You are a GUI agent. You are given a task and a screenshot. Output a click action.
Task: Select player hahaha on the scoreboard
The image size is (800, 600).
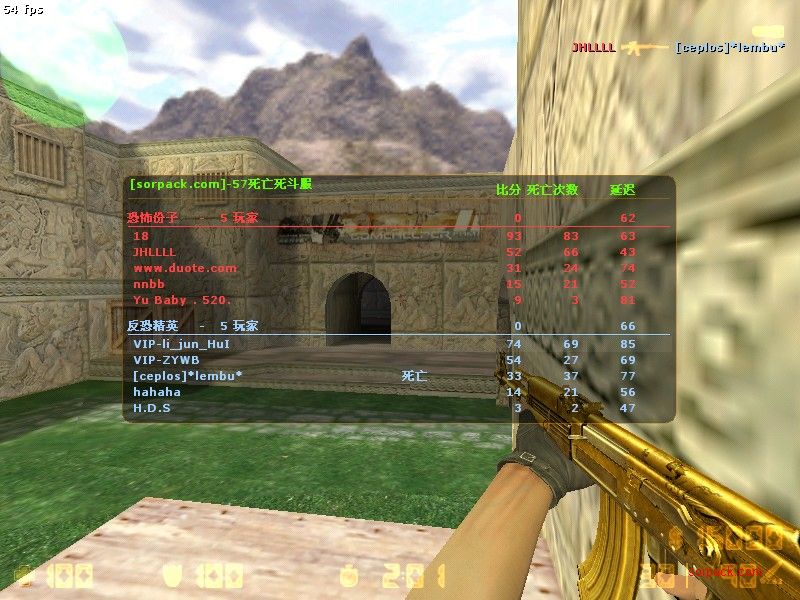tap(158, 392)
